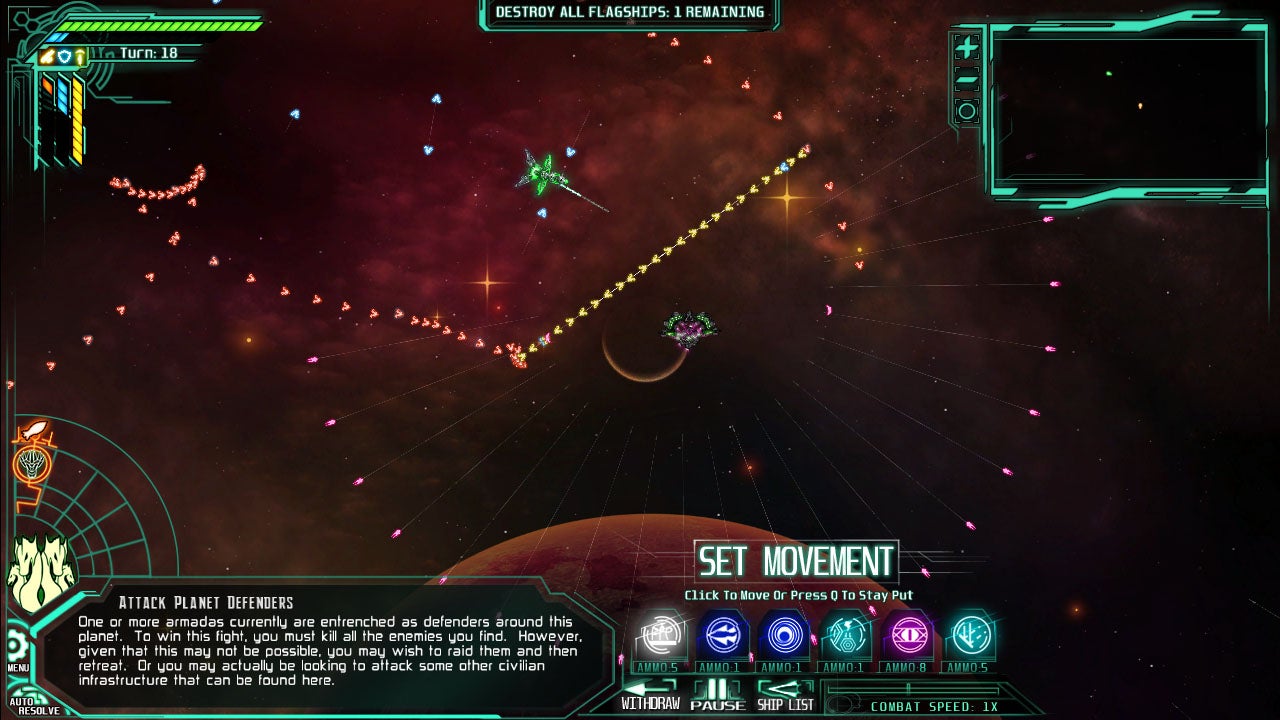Click the minimap circle reset button
1280x720 pixels.
[966, 111]
